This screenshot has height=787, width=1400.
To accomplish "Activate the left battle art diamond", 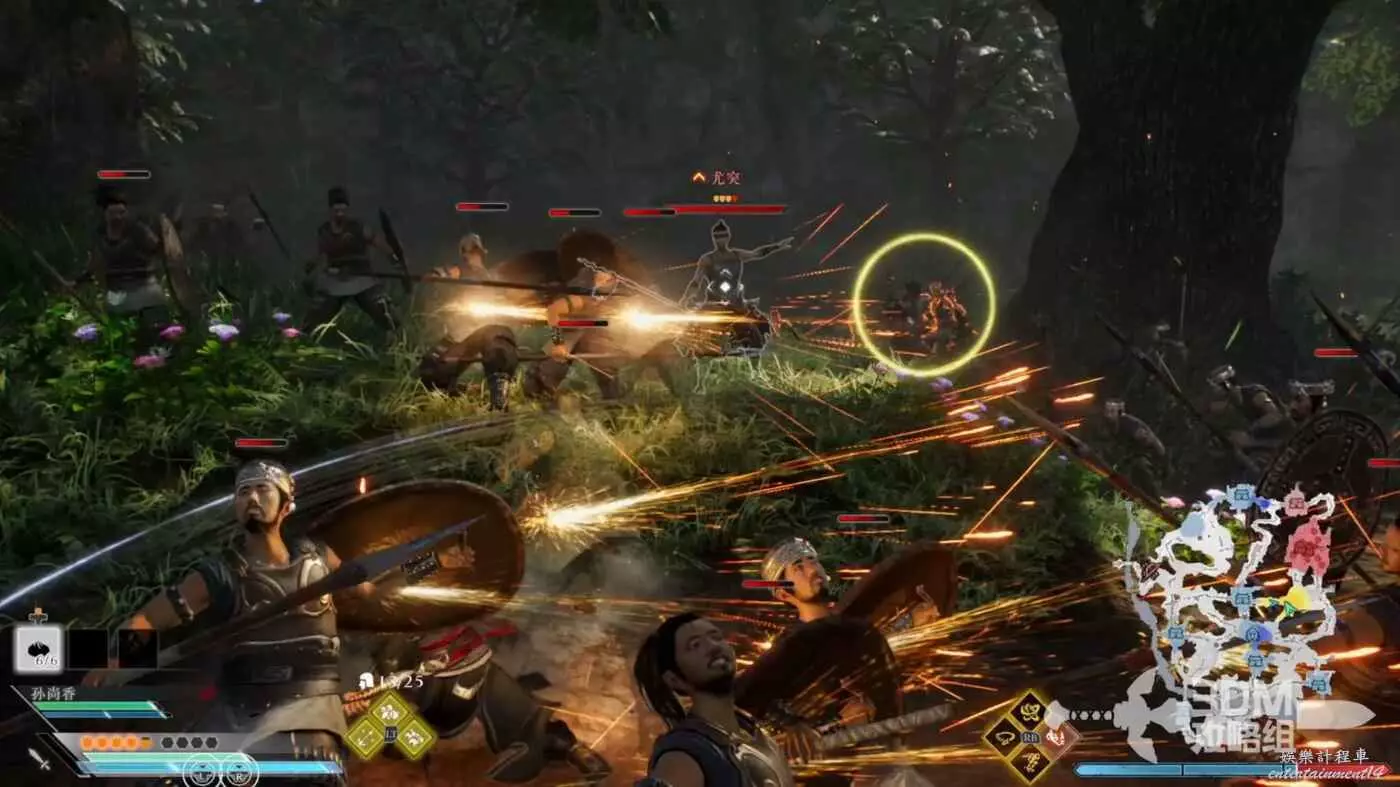I will [x=1003, y=738].
